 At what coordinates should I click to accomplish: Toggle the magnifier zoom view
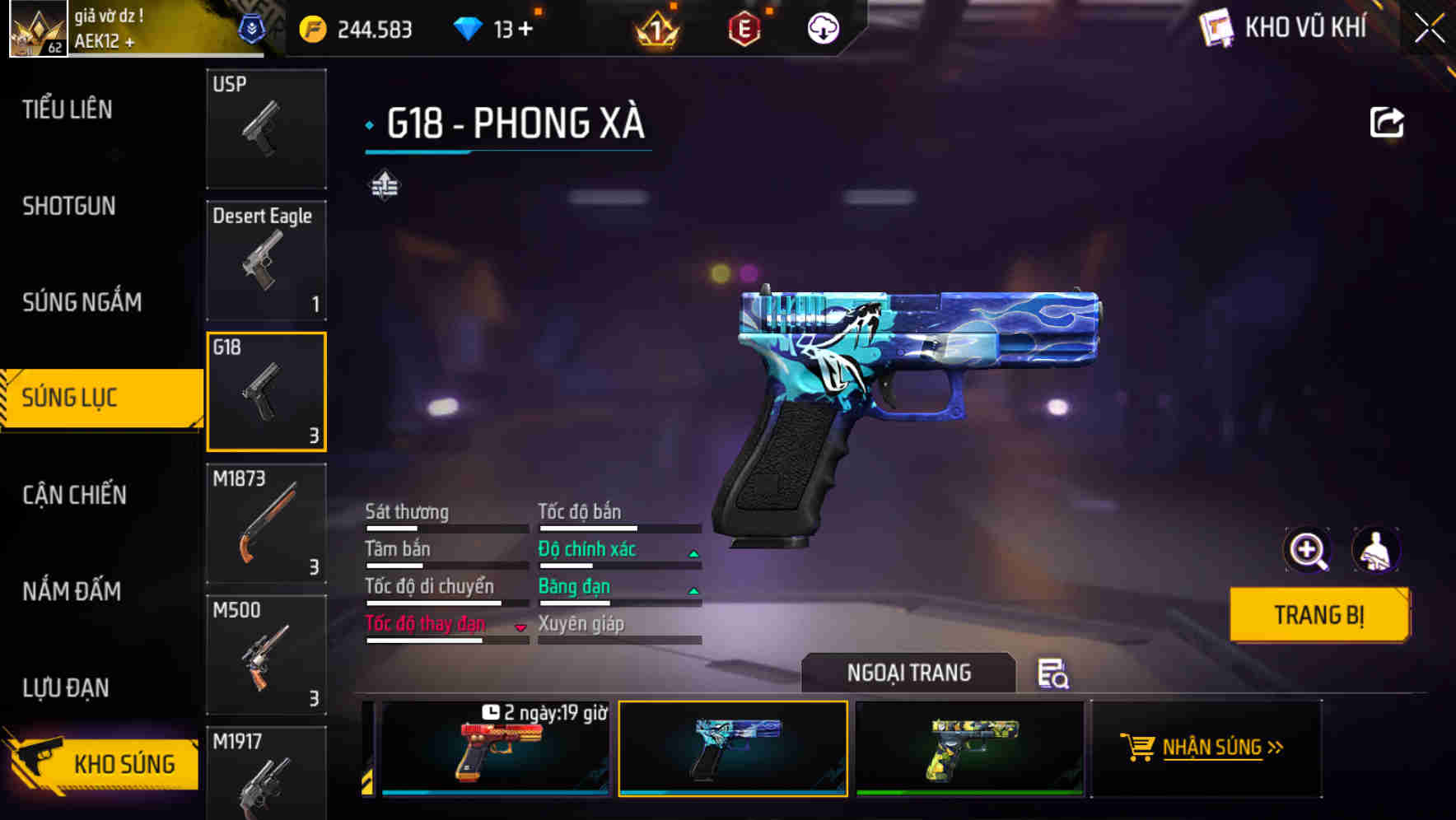(1308, 550)
